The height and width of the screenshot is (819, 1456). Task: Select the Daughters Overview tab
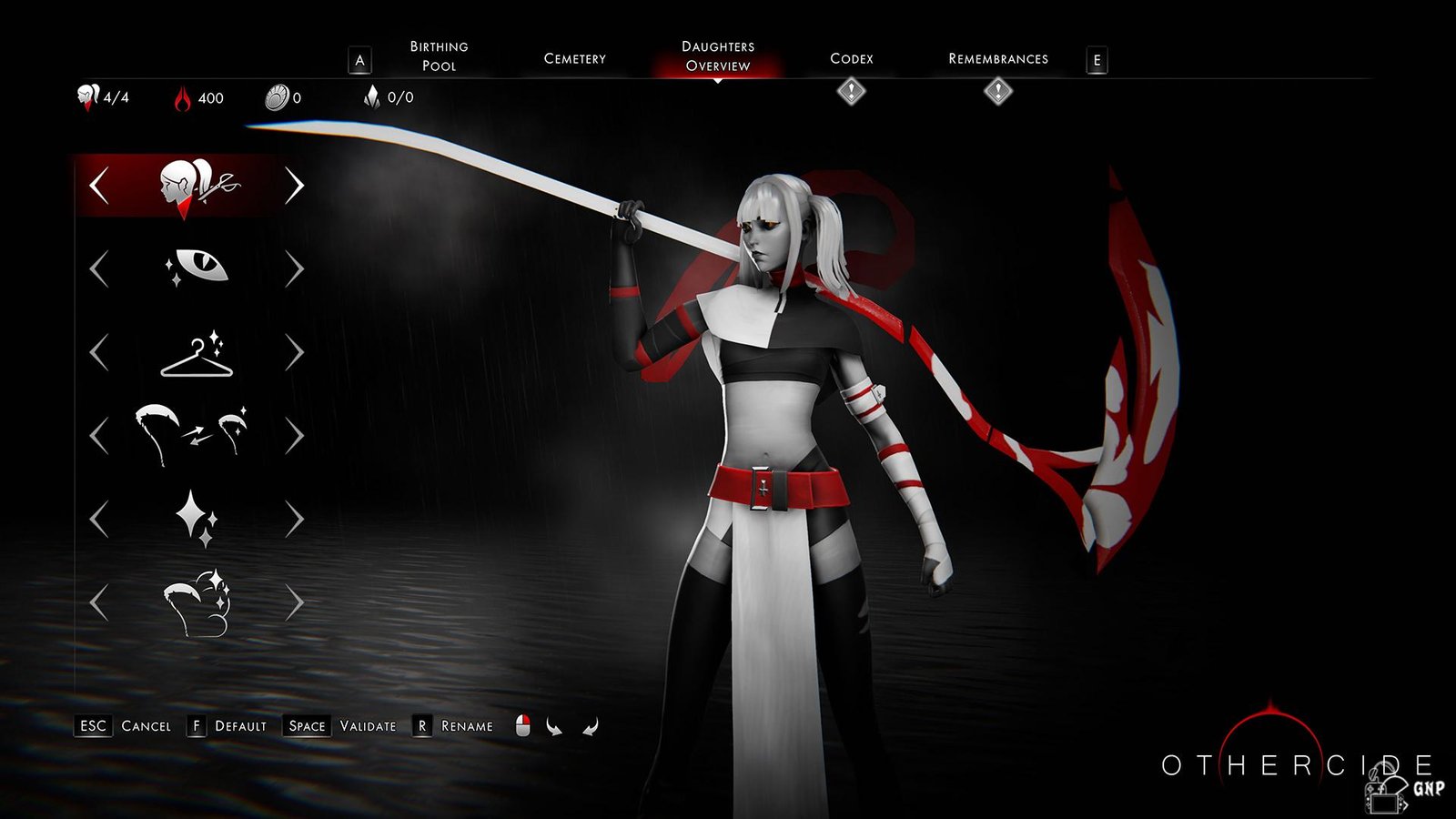(x=718, y=56)
